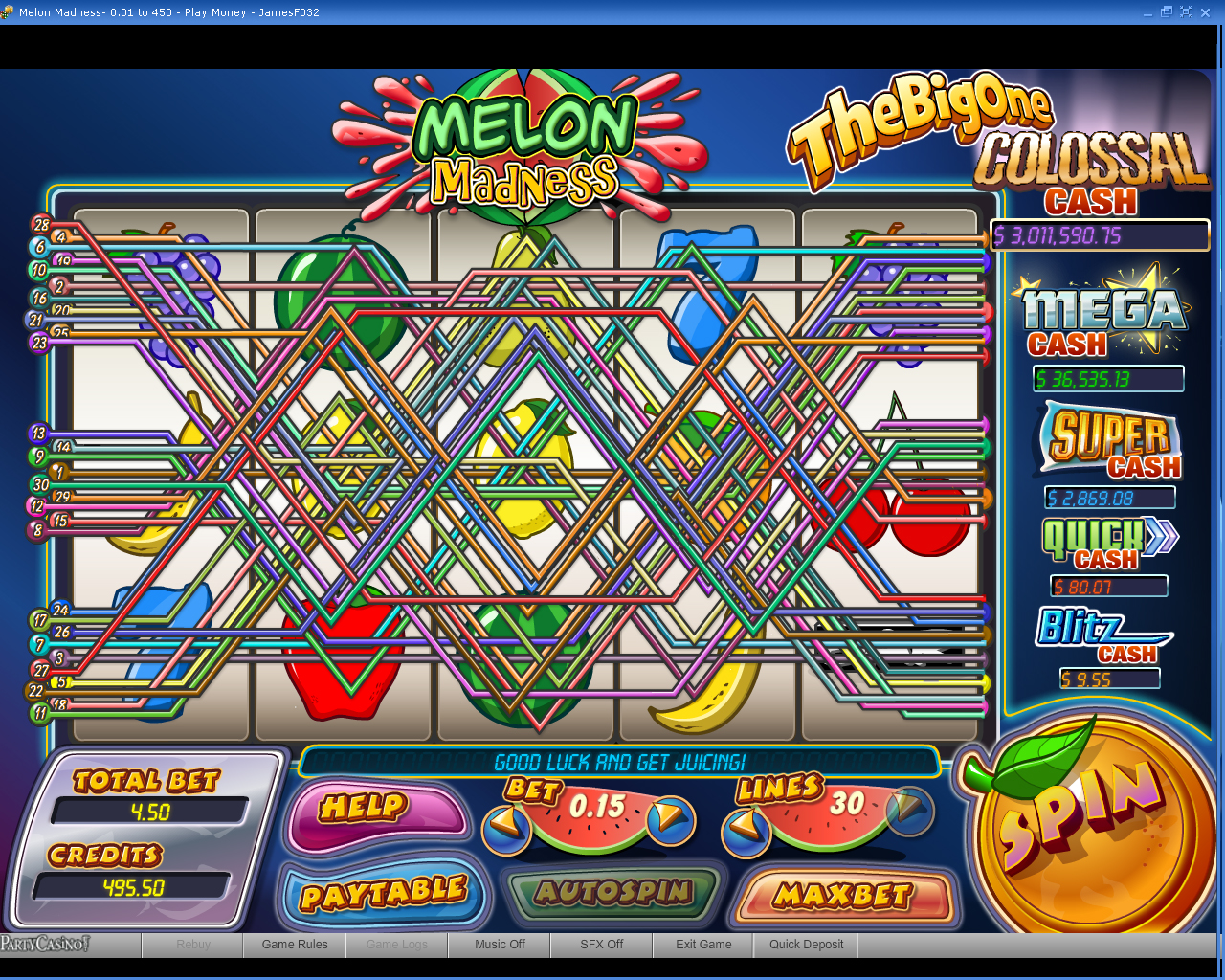The image size is (1225, 980).
Task: Select payline number 11 marker
Action: point(40,713)
